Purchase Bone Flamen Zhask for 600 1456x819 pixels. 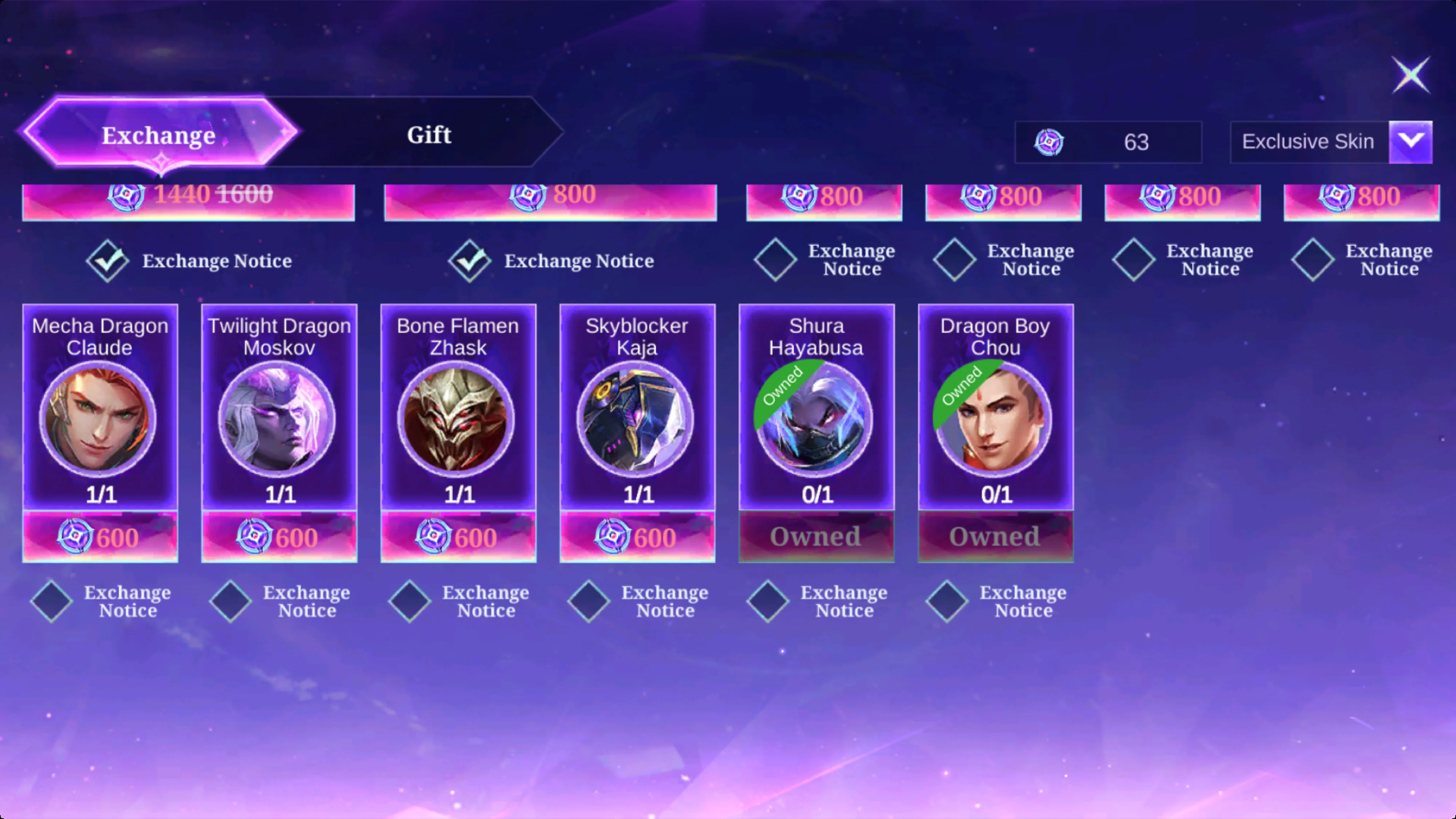pyautogui.click(x=458, y=537)
